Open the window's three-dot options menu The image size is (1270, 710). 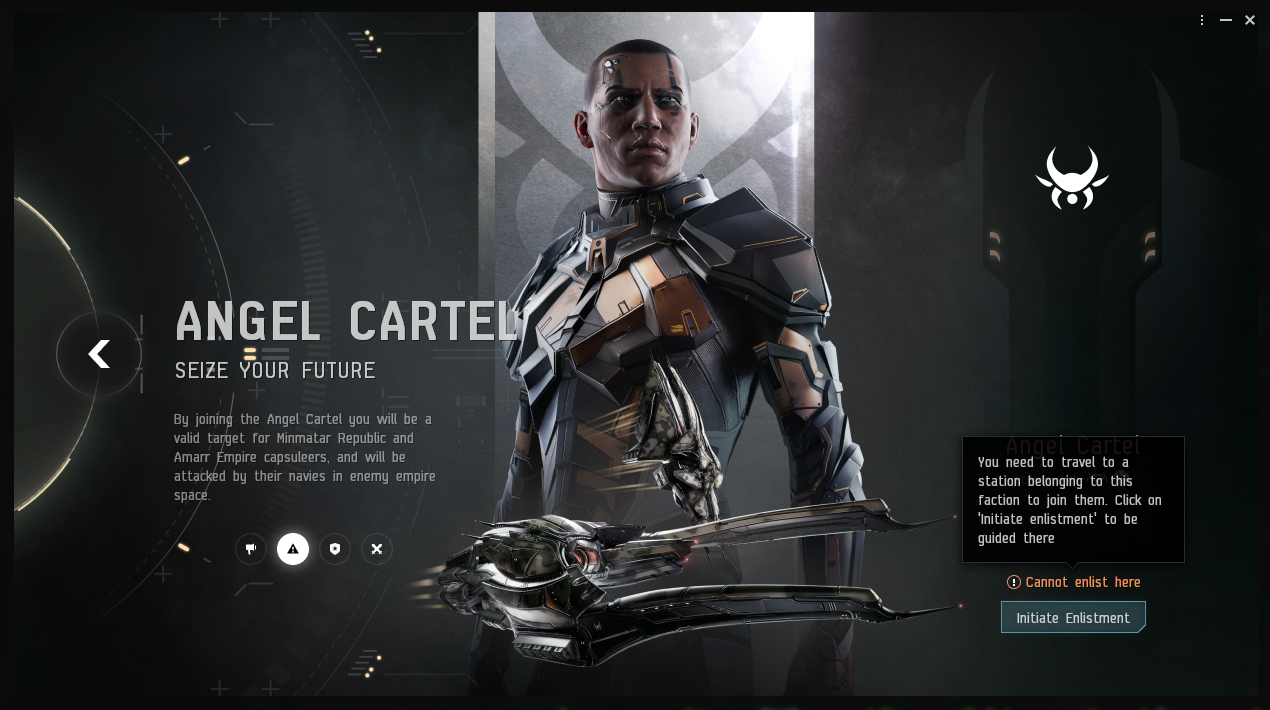1202,20
